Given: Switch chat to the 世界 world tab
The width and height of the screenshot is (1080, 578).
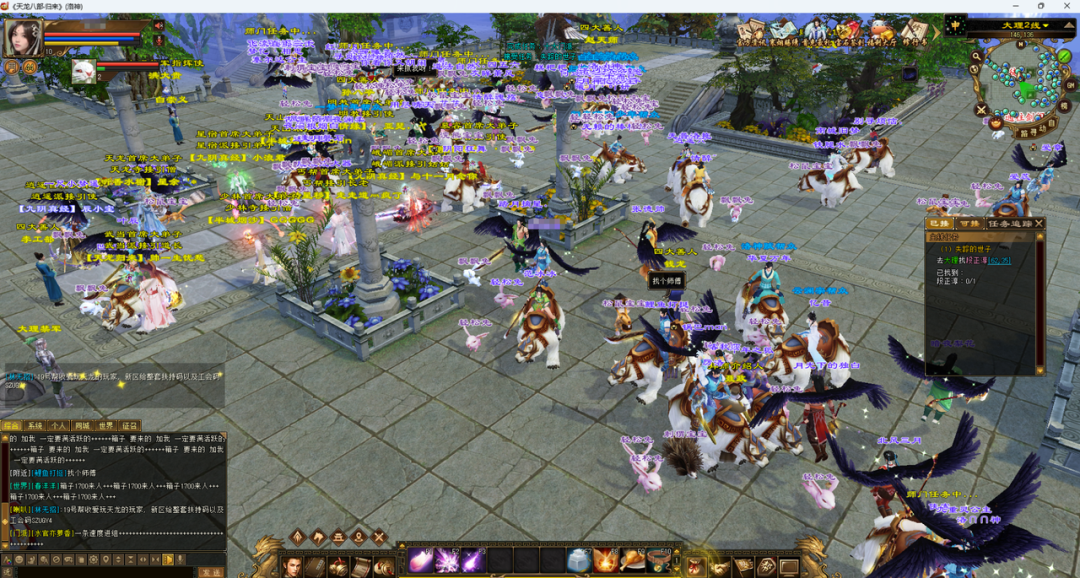Looking at the screenshot, I should [106, 426].
